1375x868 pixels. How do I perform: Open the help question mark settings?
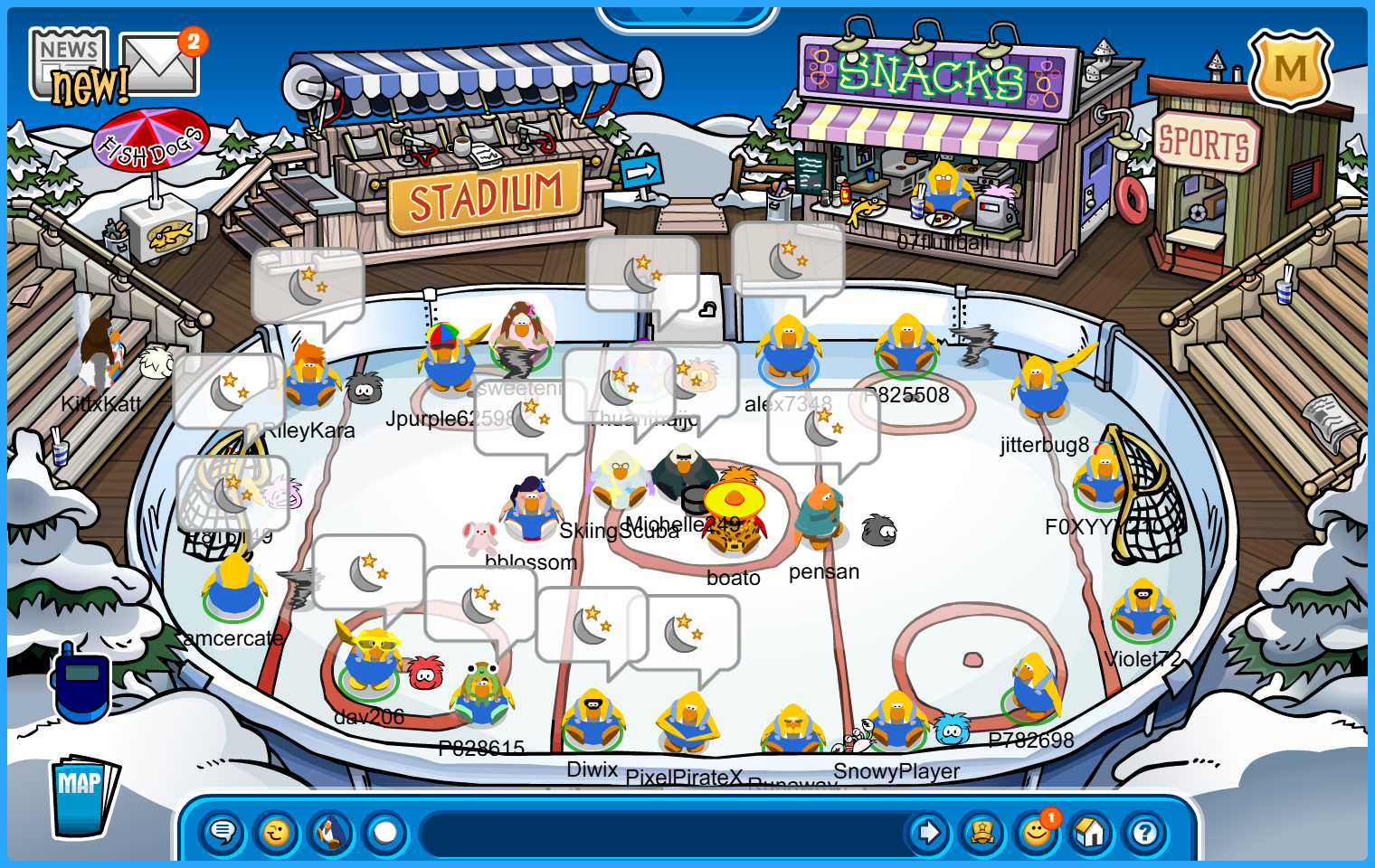(x=1145, y=832)
